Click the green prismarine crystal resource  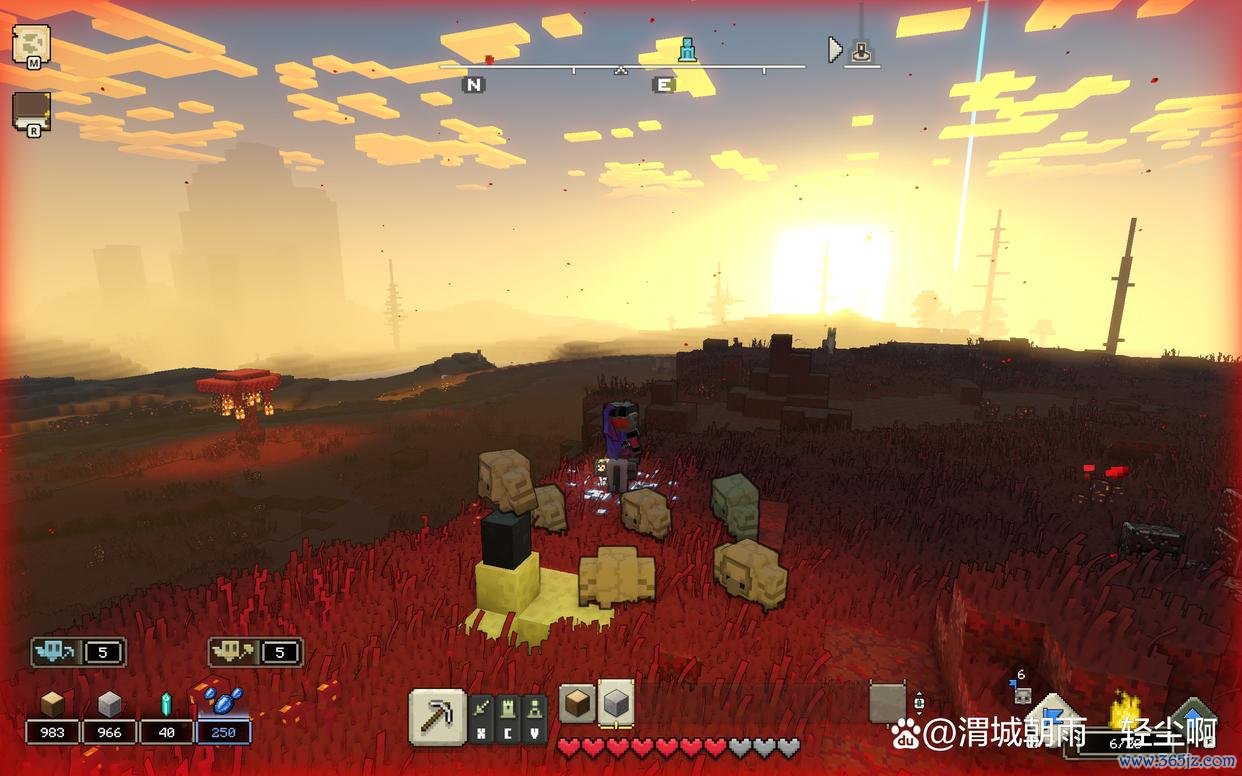[166, 703]
